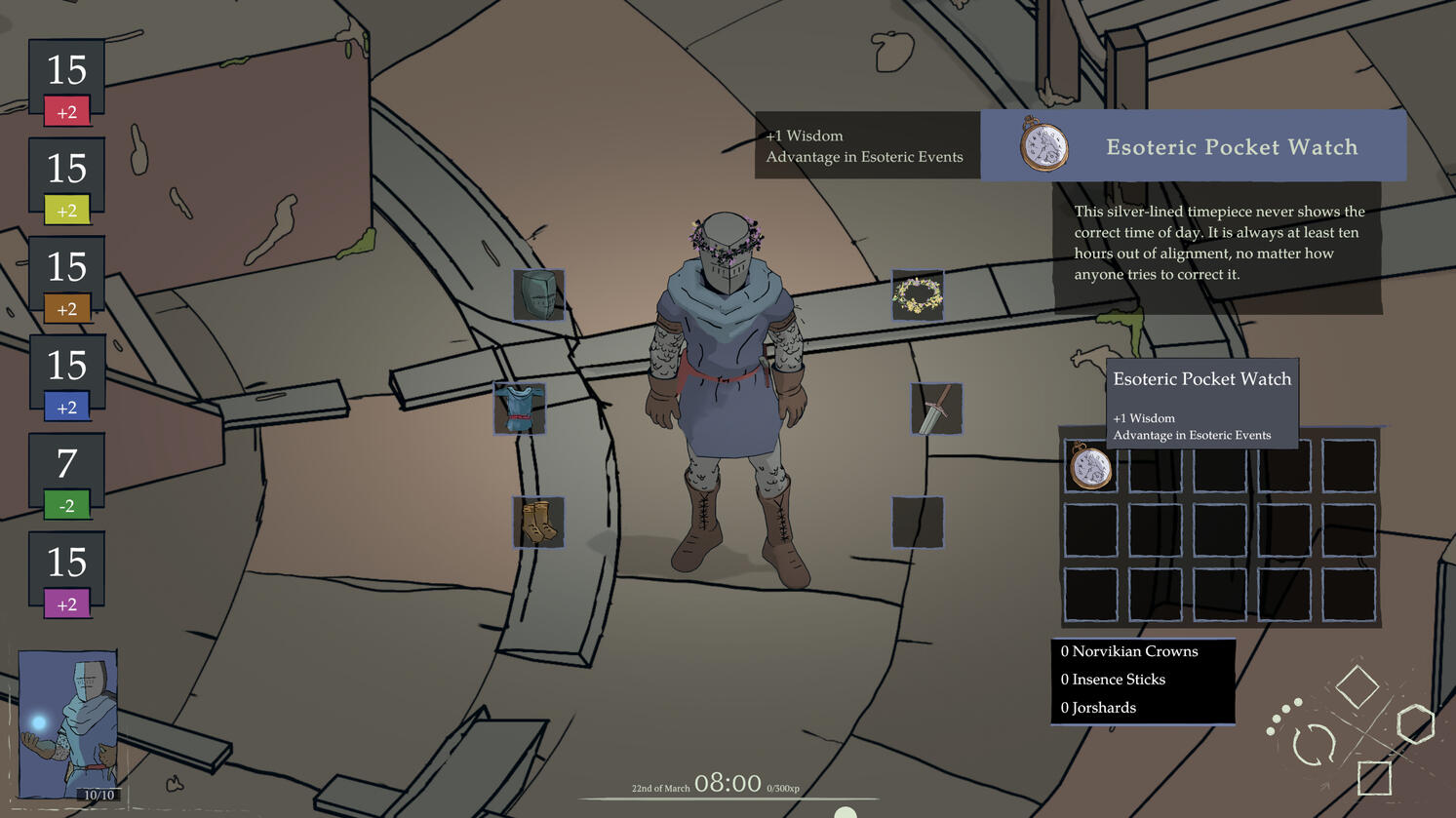Click the equipped sword slot
This screenshot has width=1456, height=818.
tap(936, 409)
